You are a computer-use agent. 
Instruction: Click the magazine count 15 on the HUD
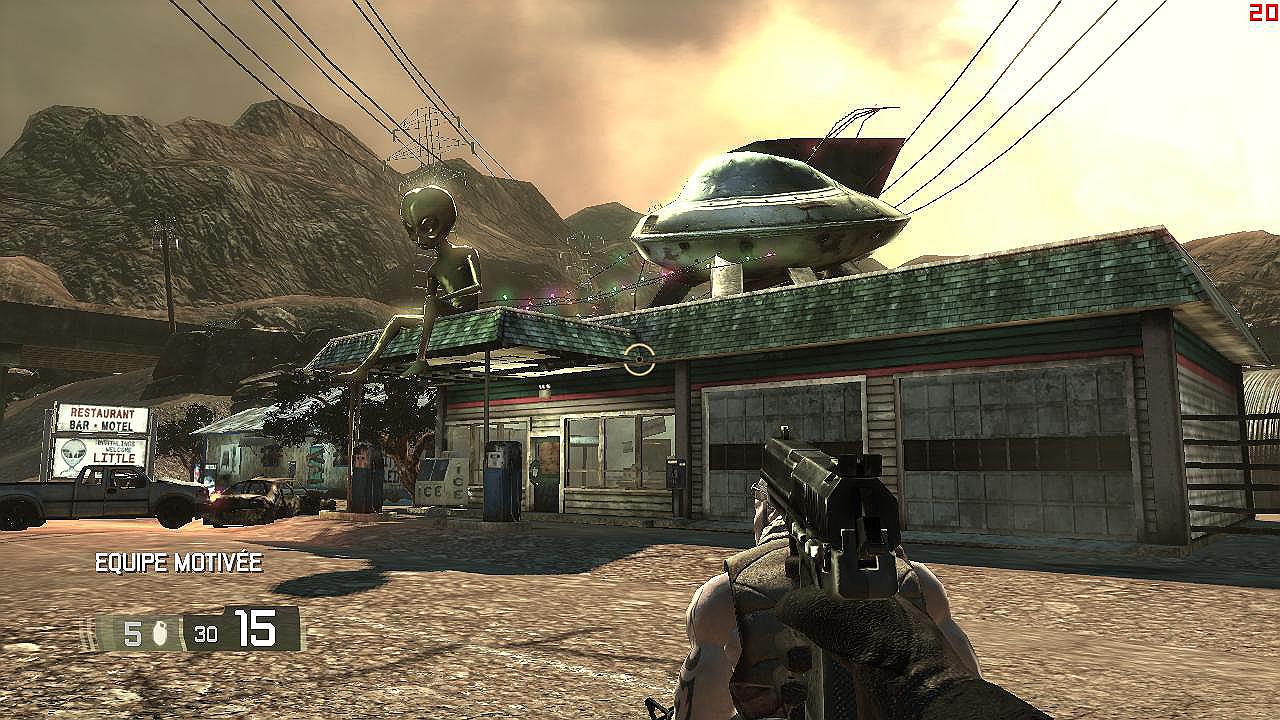point(256,629)
